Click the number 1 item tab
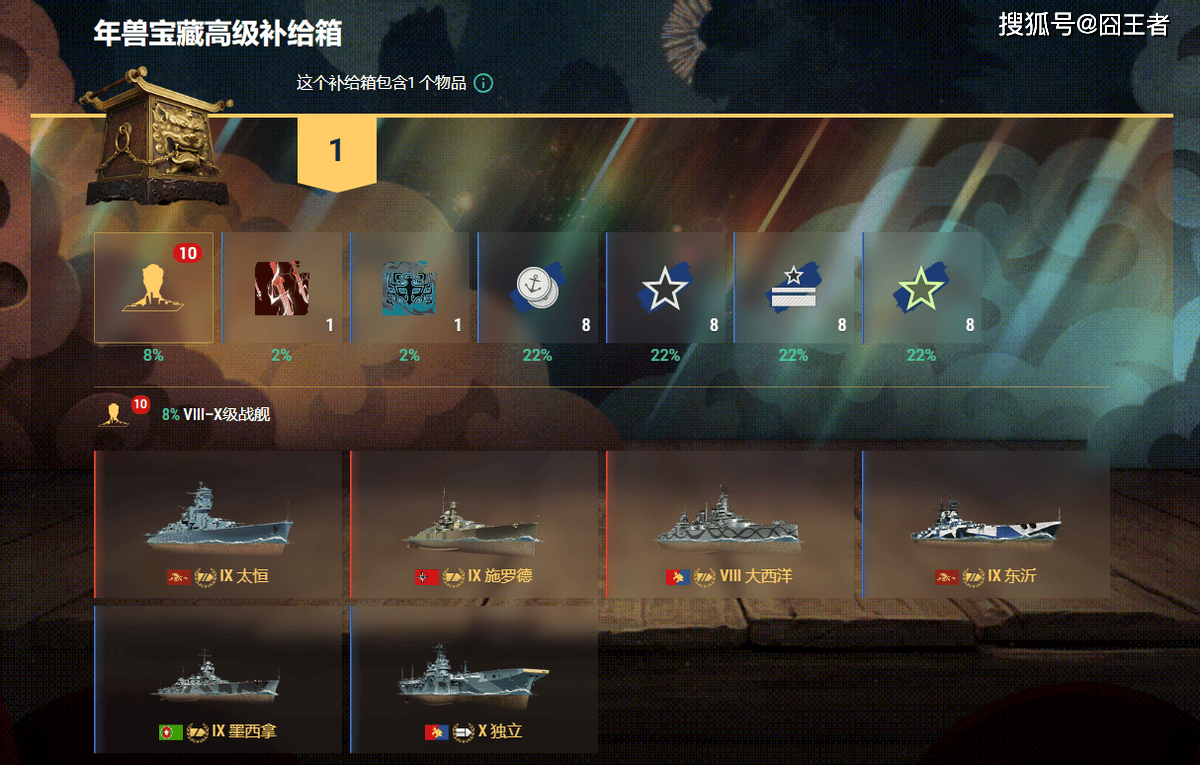The width and height of the screenshot is (1200, 765). pos(337,151)
